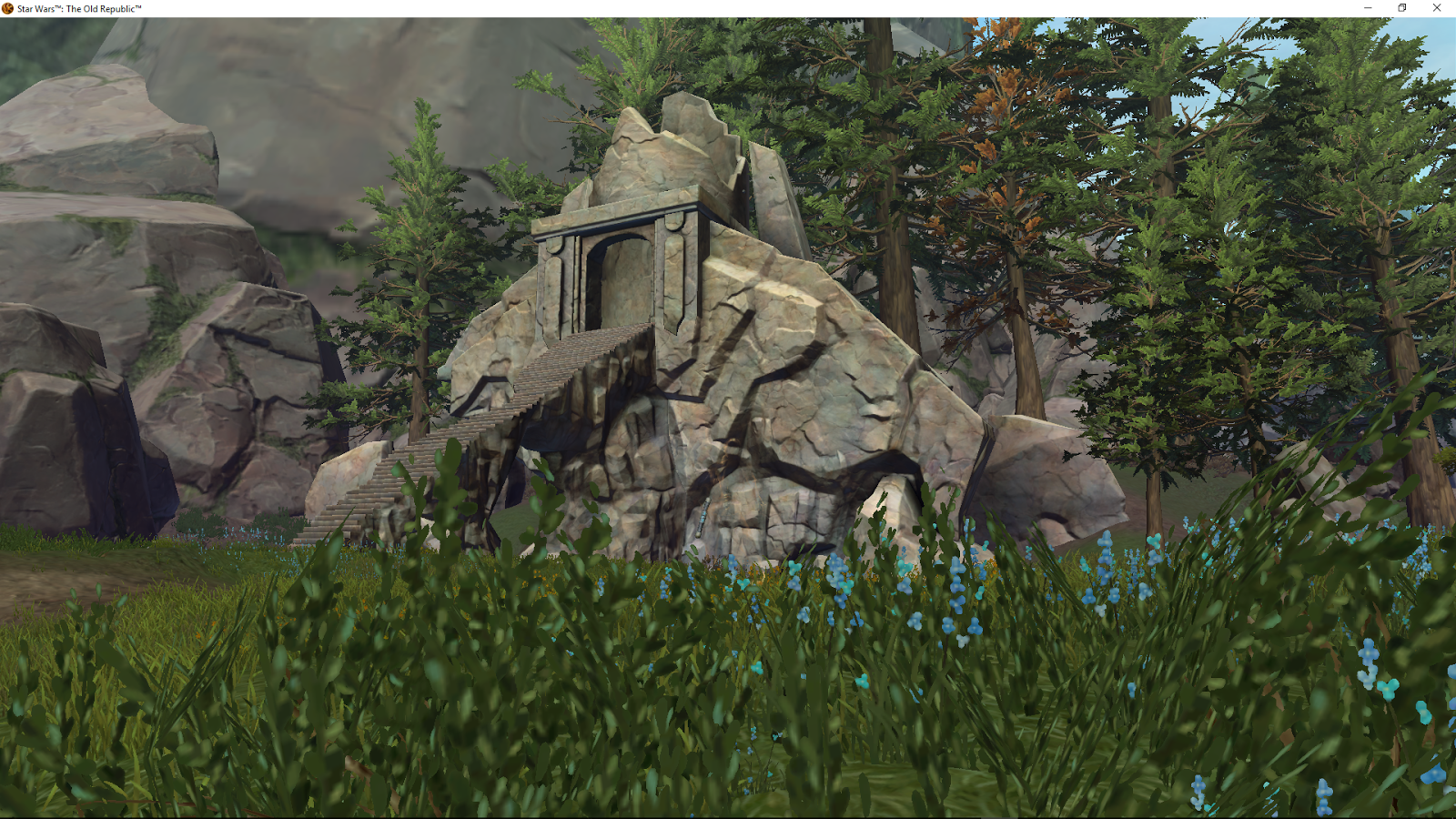
Task: Restore down the game window
Action: [1401, 8]
